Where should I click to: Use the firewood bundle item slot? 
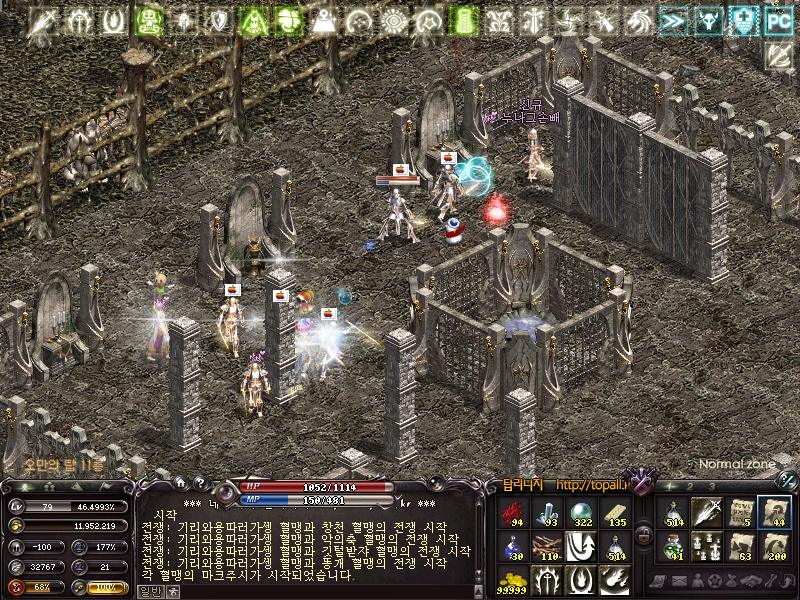[548, 547]
